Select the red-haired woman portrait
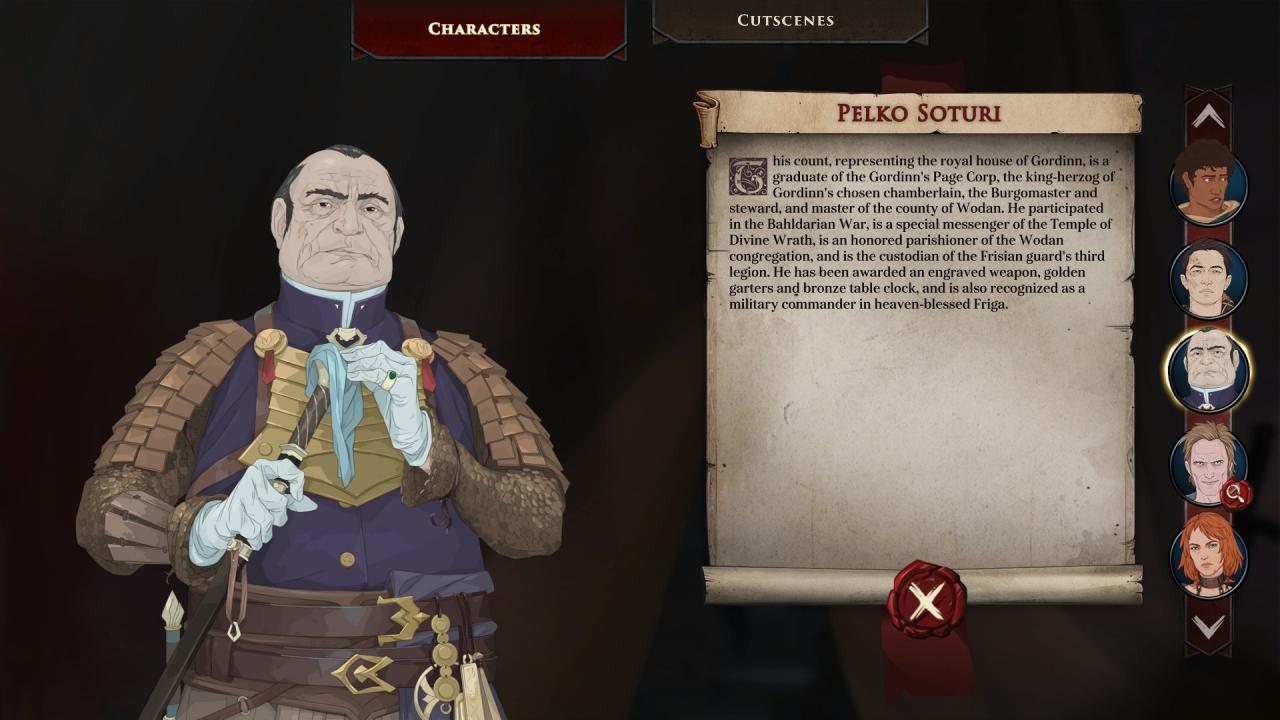1280x720 pixels. (x=1208, y=556)
